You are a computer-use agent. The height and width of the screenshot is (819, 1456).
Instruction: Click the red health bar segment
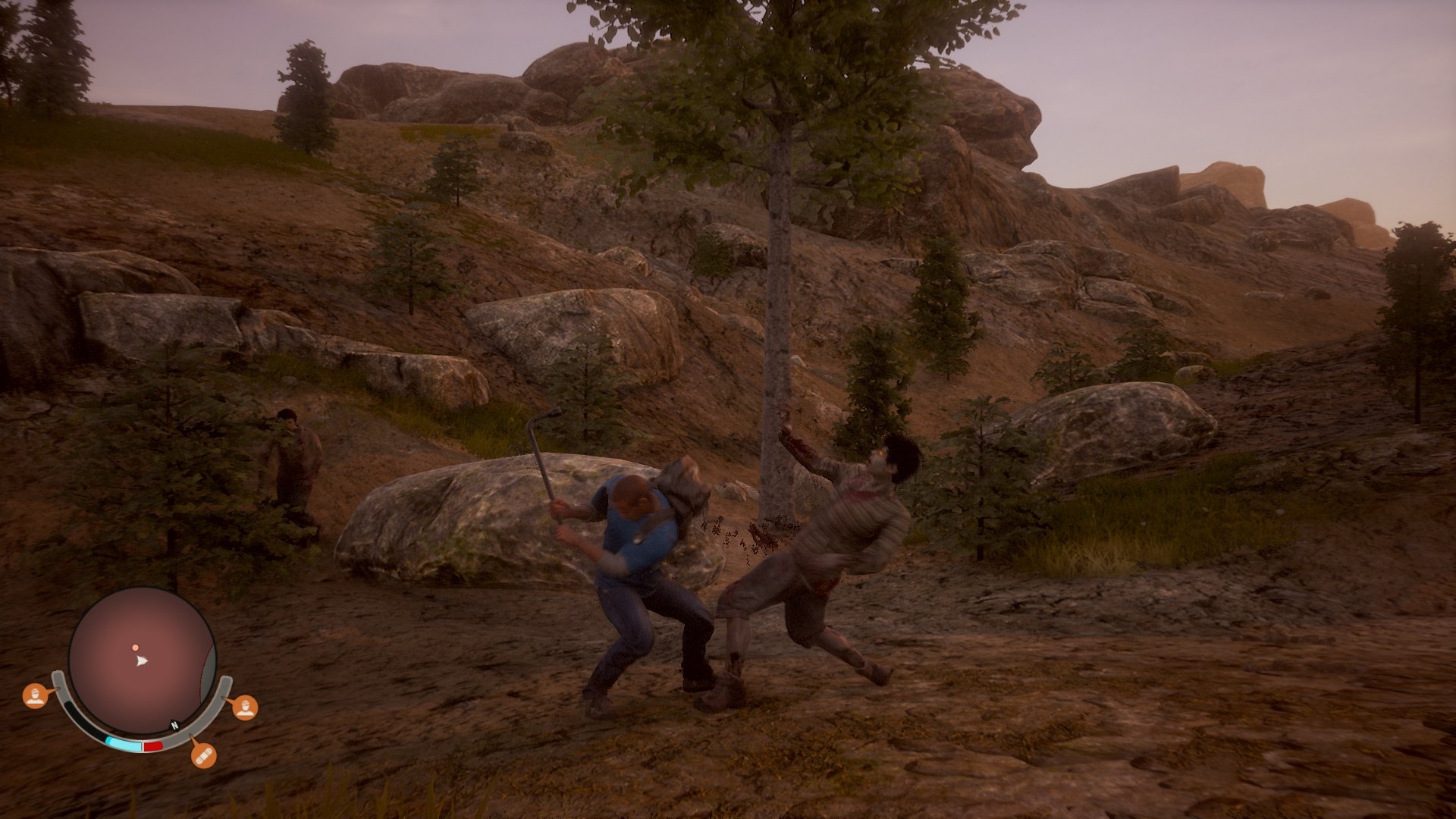pos(152,745)
